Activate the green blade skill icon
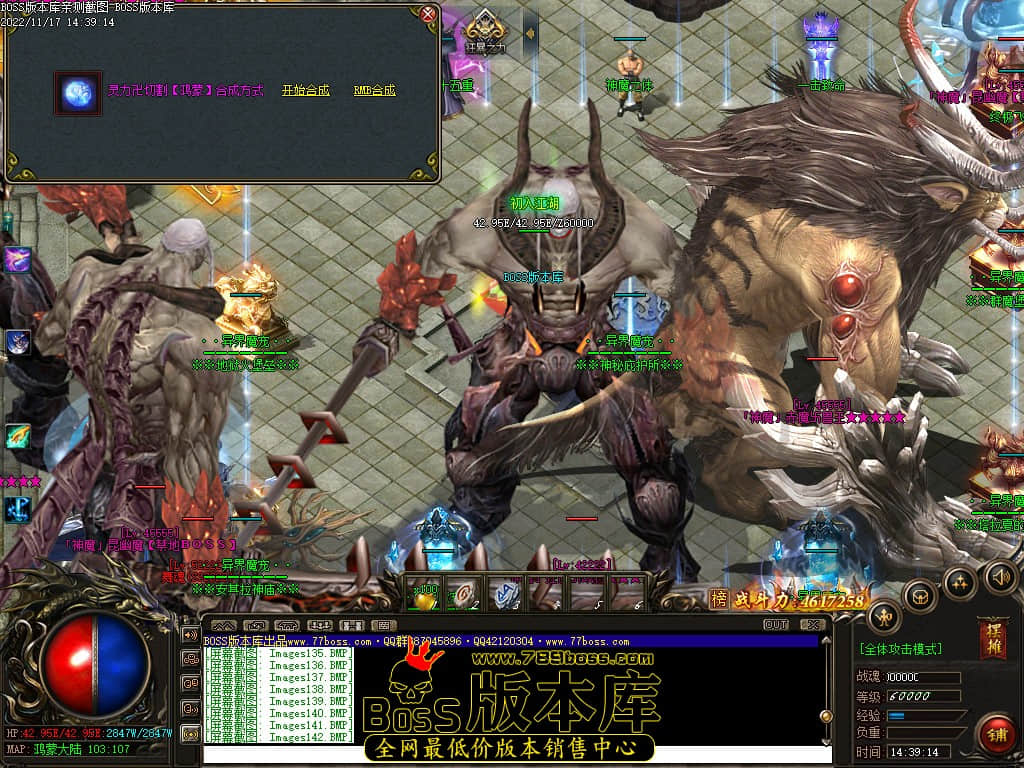The image size is (1024, 768). click(x=18, y=436)
